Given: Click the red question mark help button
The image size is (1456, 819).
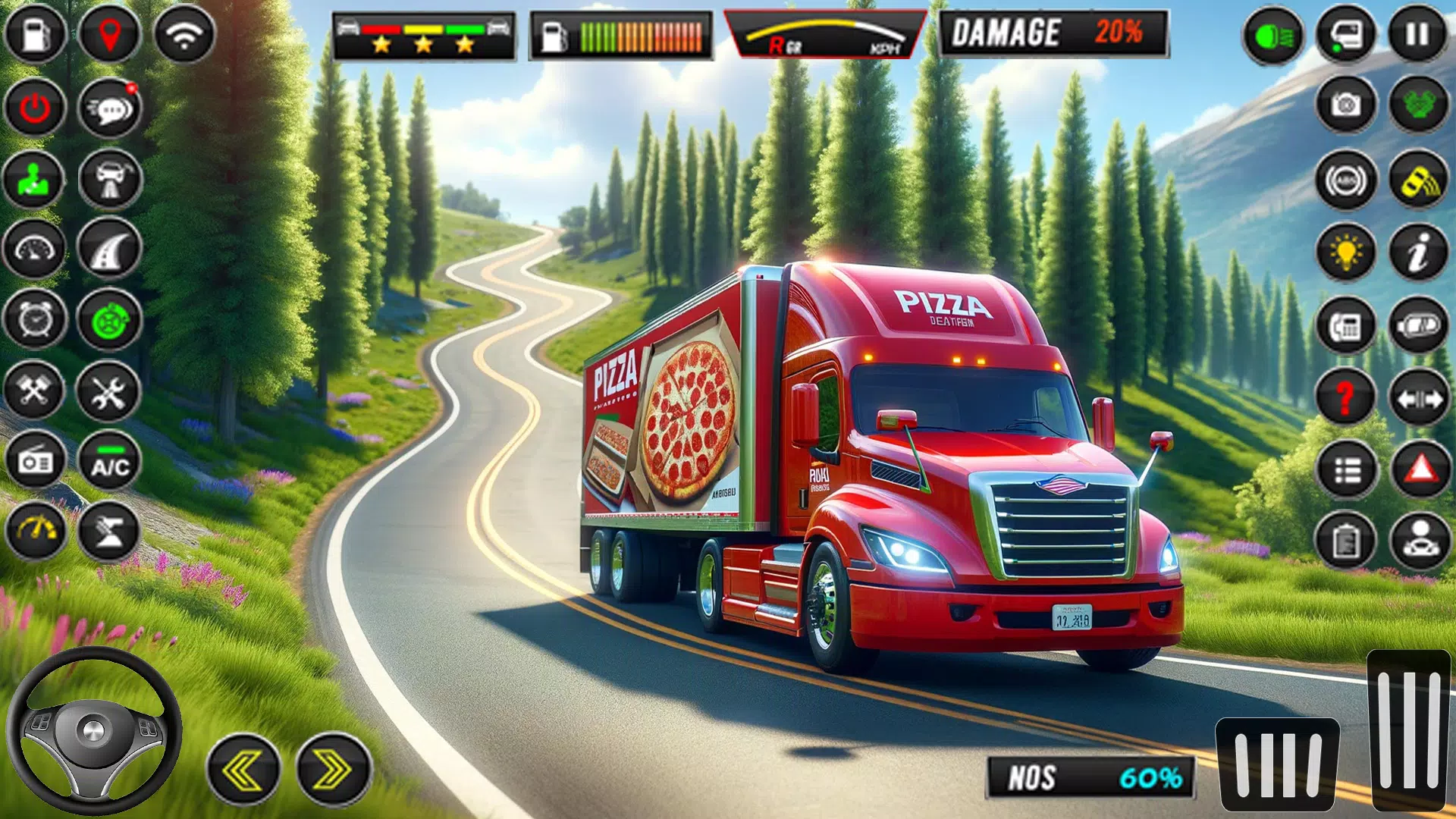Looking at the screenshot, I should tap(1346, 397).
